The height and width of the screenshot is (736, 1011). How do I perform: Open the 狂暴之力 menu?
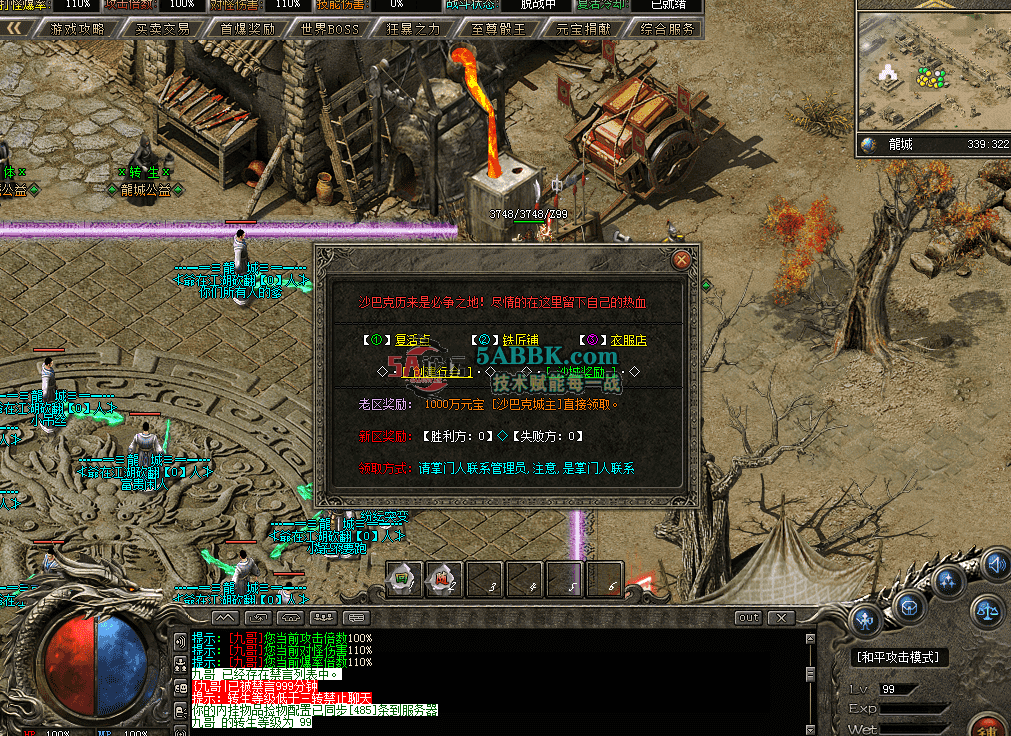click(x=412, y=29)
